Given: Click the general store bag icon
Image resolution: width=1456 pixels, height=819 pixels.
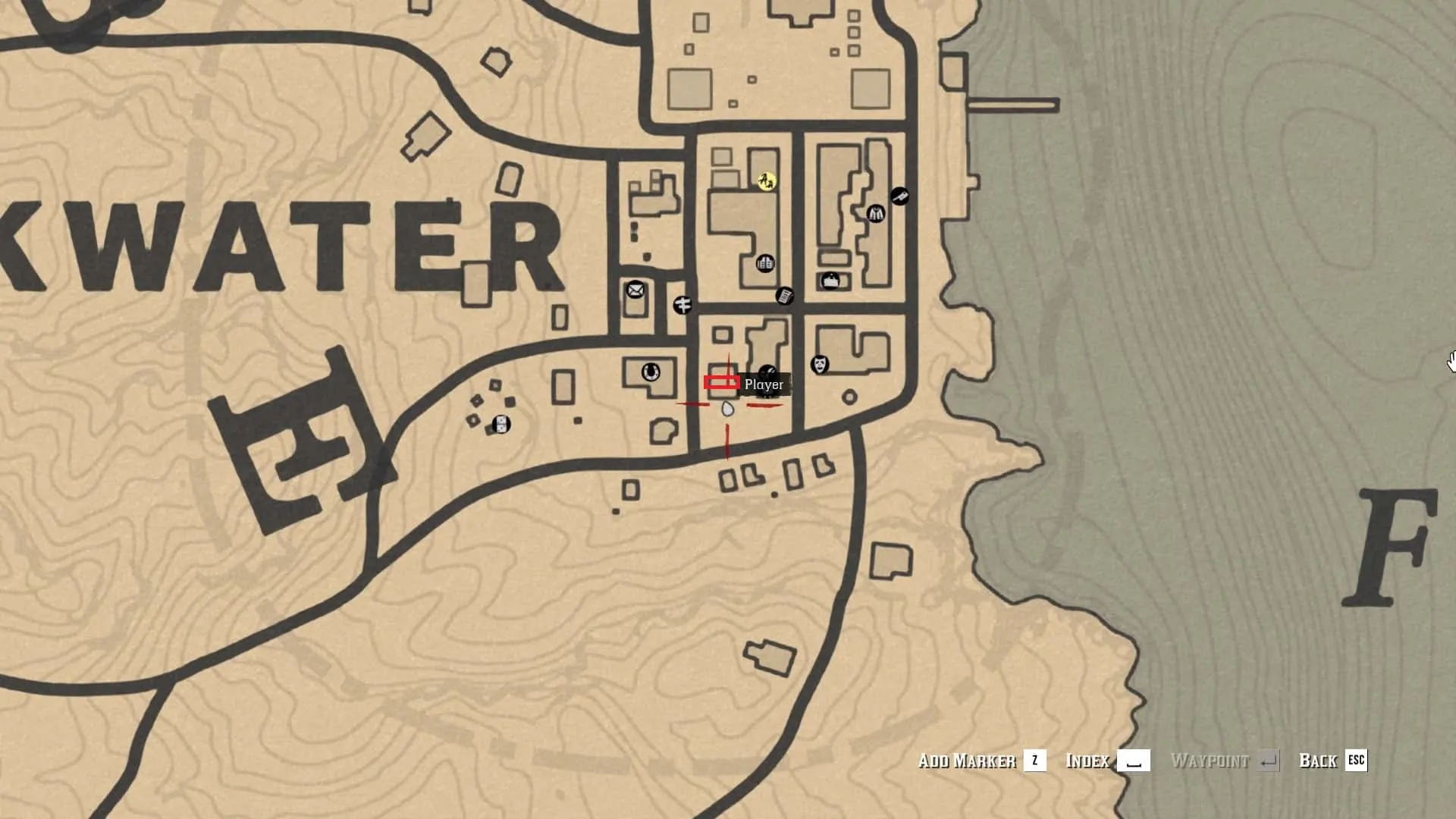Looking at the screenshot, I should coord(830,281).
